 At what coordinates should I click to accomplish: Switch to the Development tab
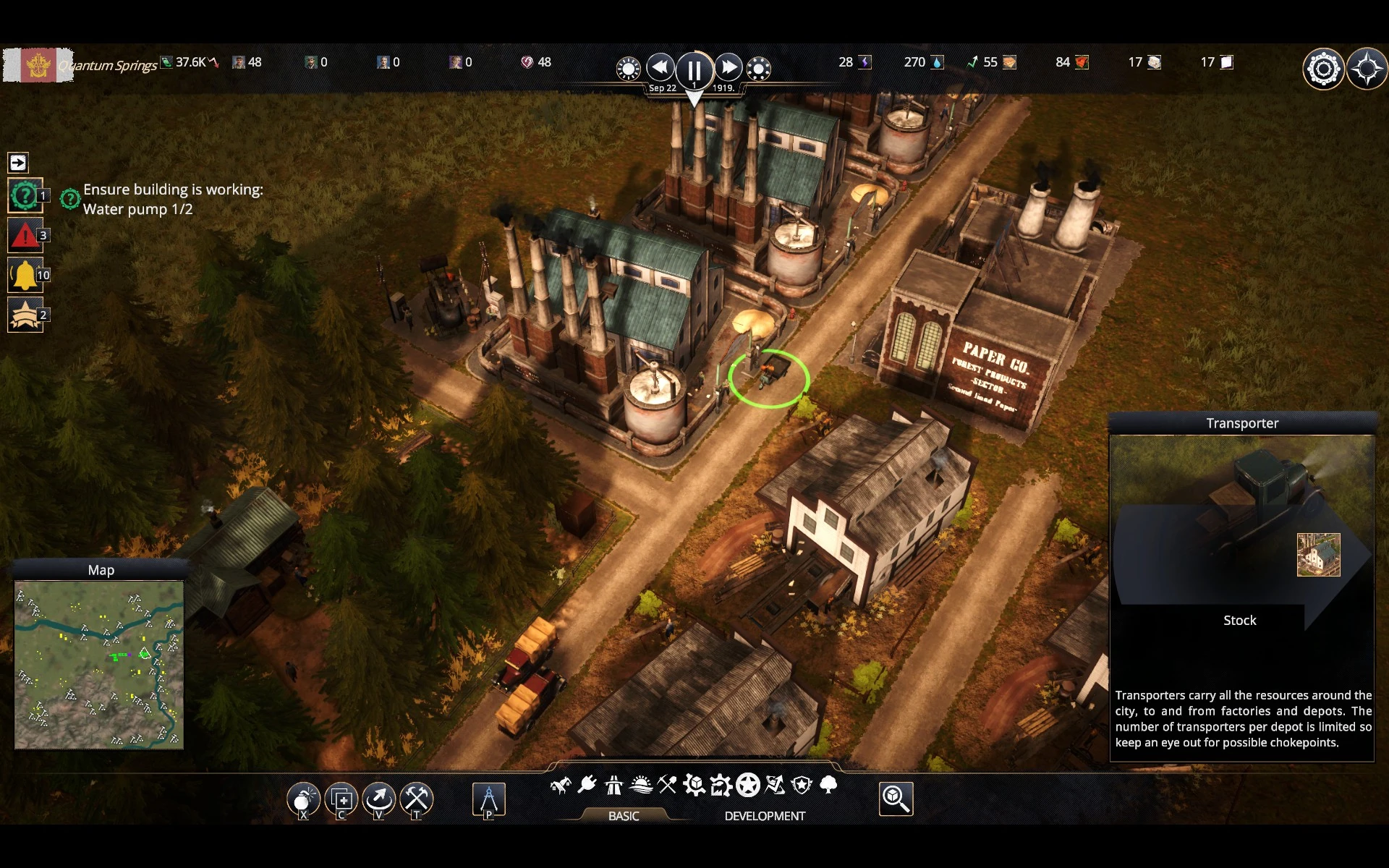tap(764, 816)
